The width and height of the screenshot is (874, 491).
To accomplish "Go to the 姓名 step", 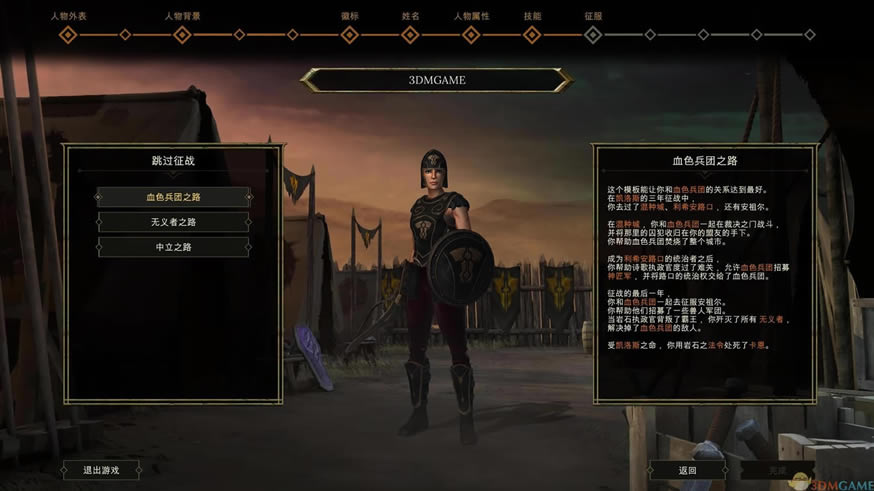I will [x=410, y=35].
